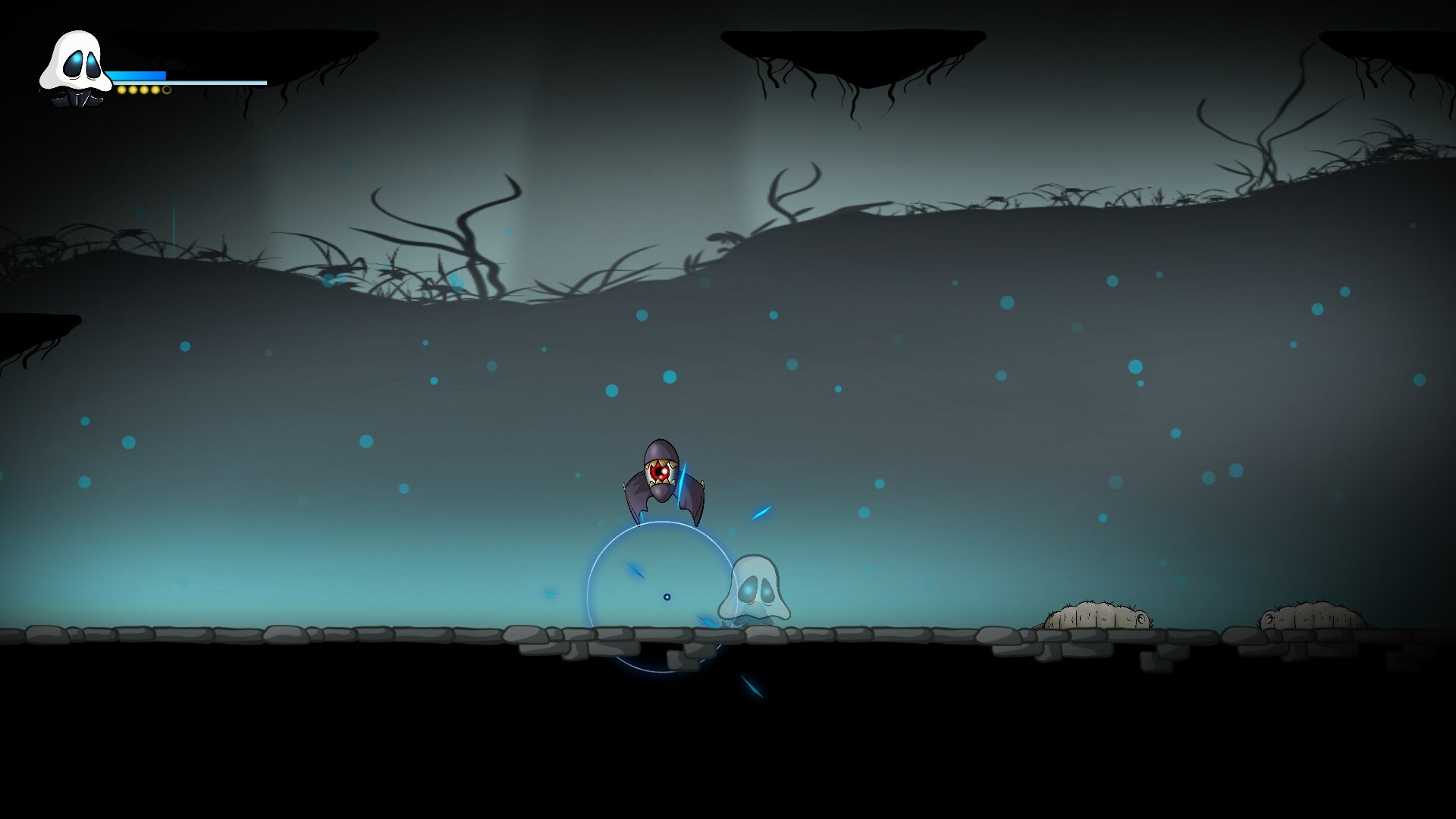The width and height of the screenshot is (1456, 819).
Task: Click the empty fifth energy orb
Action: pos(166,90)
